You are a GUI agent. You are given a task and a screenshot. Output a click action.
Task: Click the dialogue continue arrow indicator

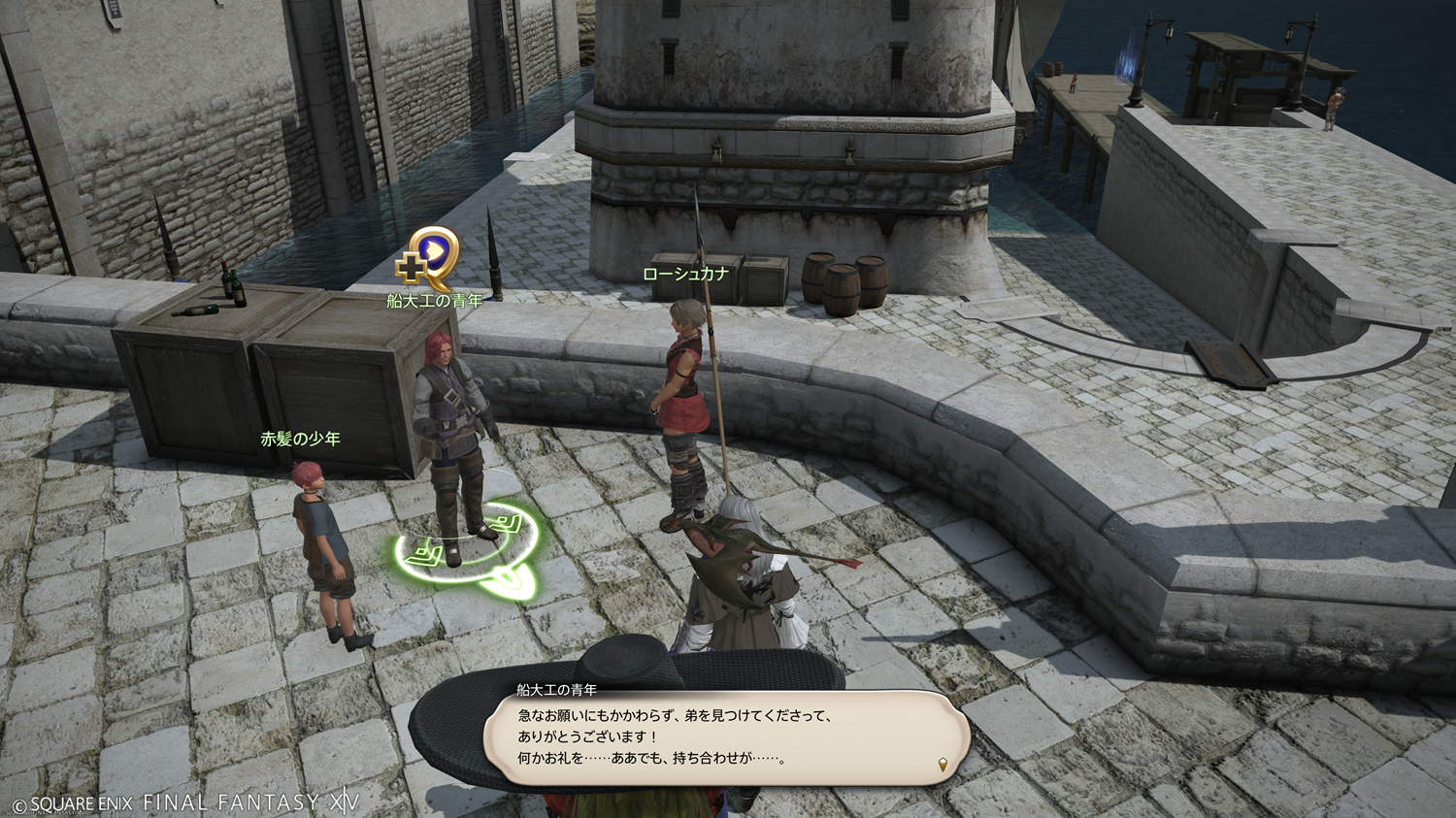click(943, 765)
